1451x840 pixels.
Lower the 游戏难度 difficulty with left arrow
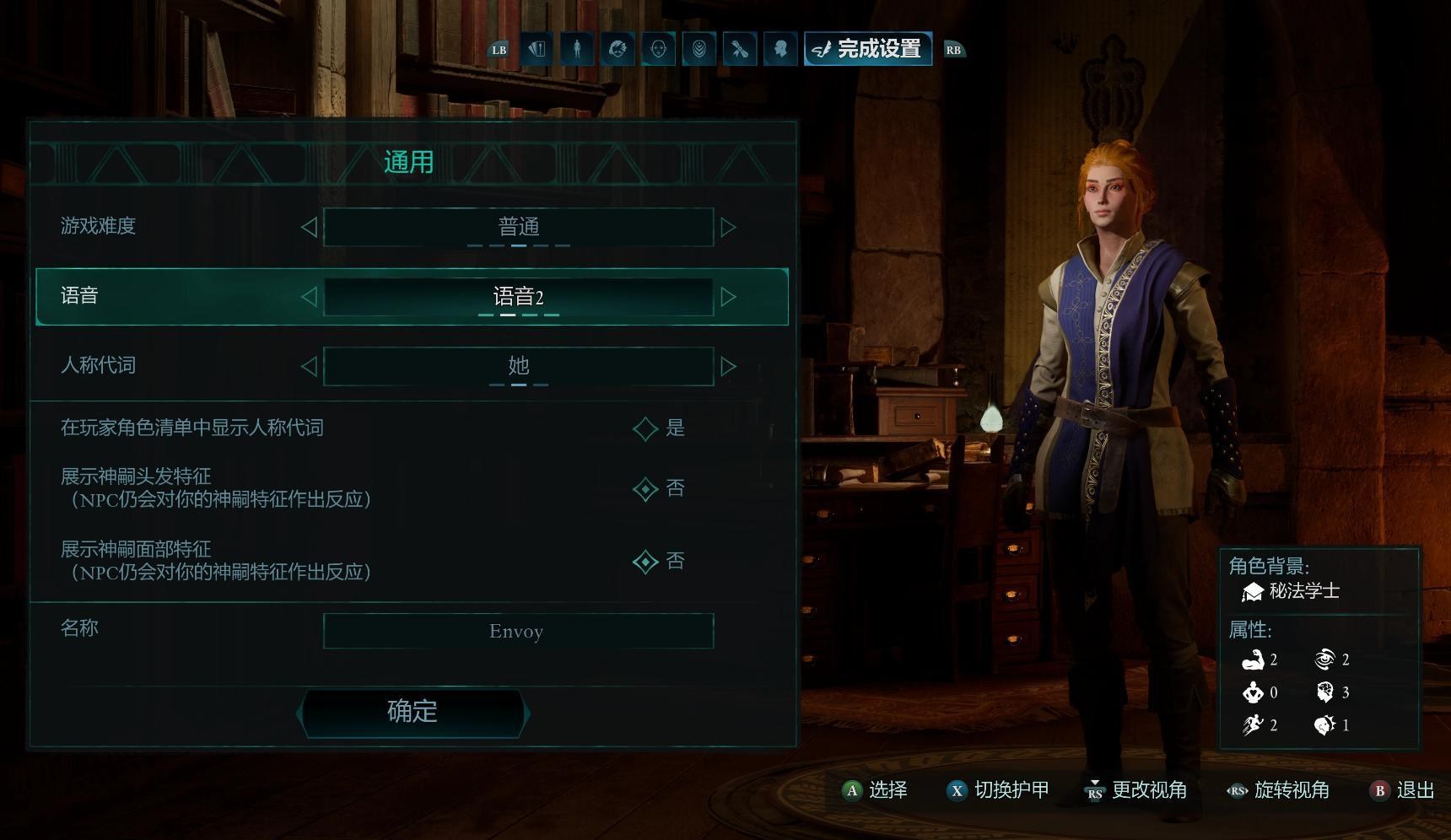pos(309,227)
